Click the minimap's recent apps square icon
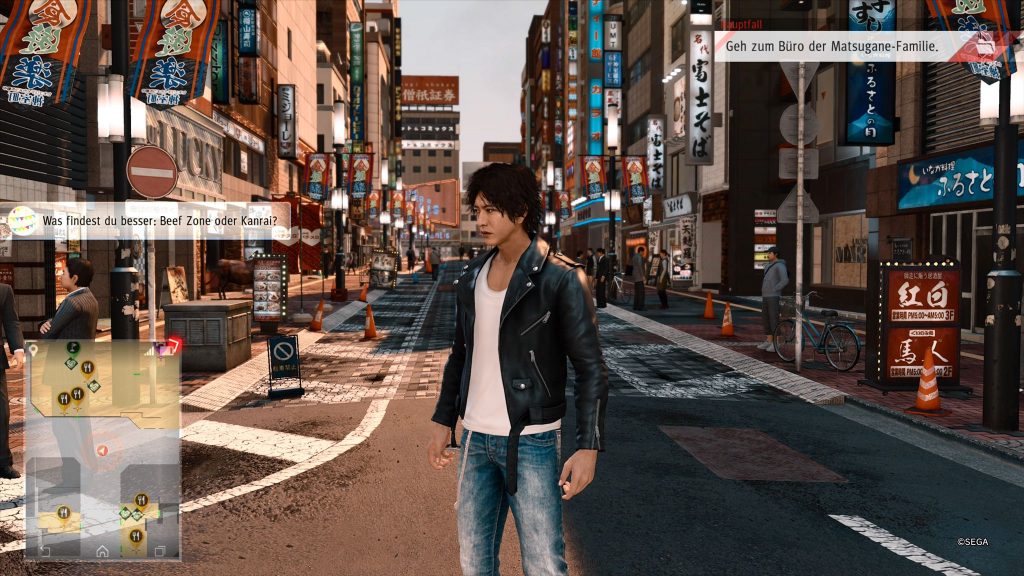The width and height of the screenshot is (1024, 576). 160,550
